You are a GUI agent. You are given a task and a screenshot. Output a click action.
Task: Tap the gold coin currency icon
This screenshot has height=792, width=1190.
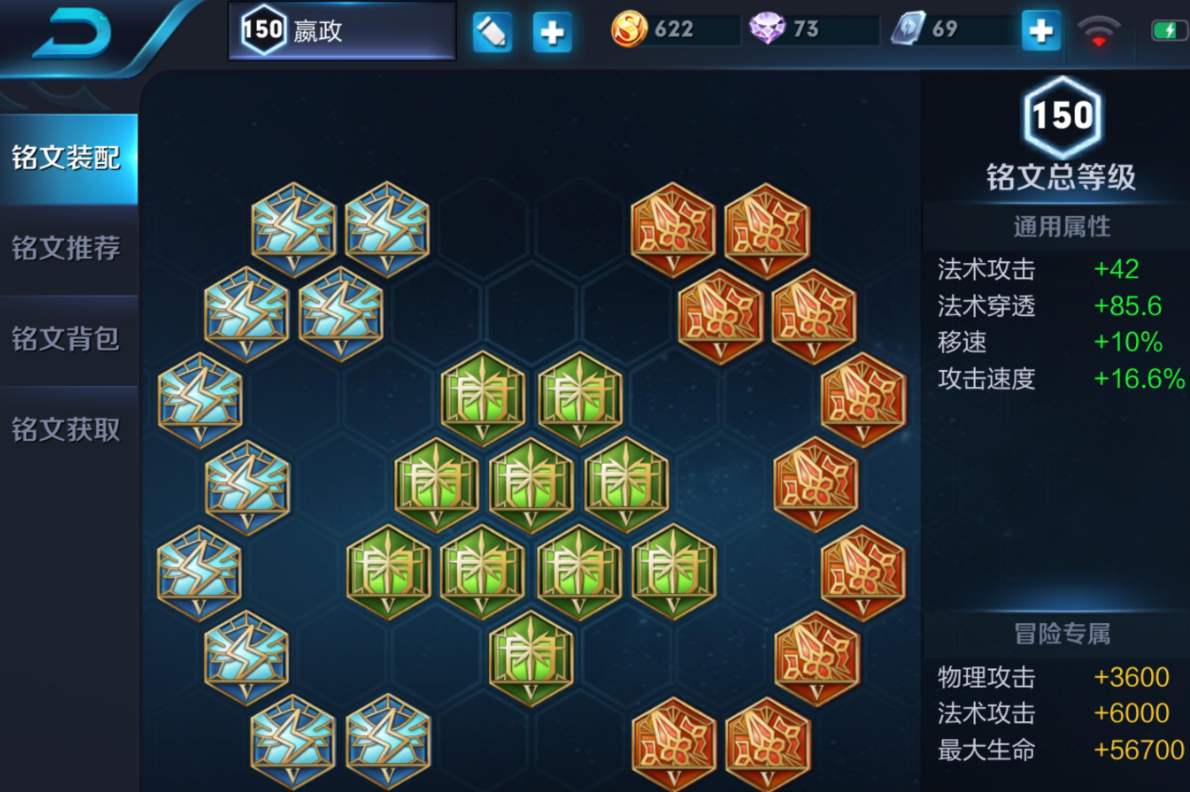(x=629, y=30)
